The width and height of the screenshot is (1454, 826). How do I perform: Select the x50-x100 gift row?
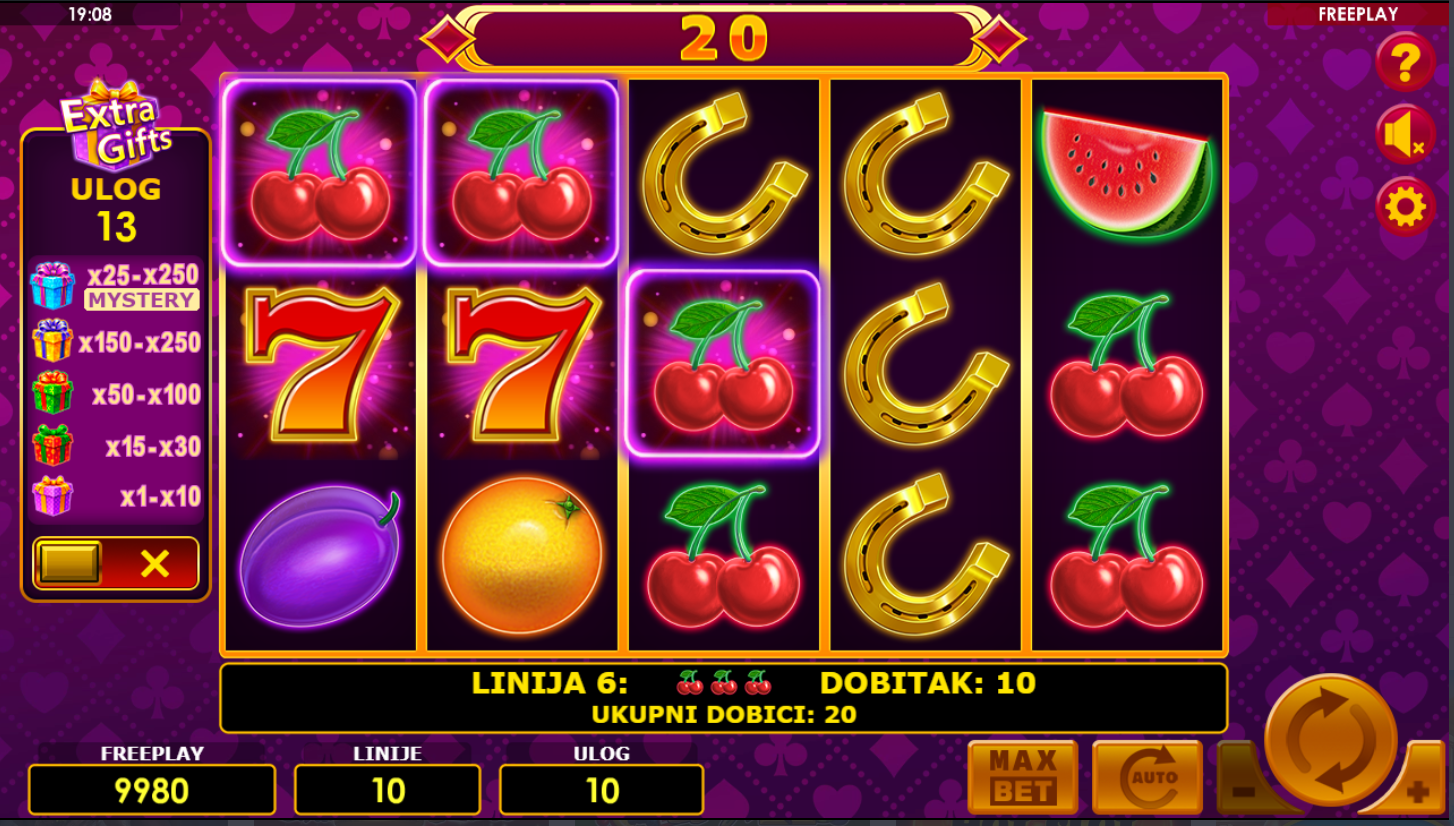point(116,394)
